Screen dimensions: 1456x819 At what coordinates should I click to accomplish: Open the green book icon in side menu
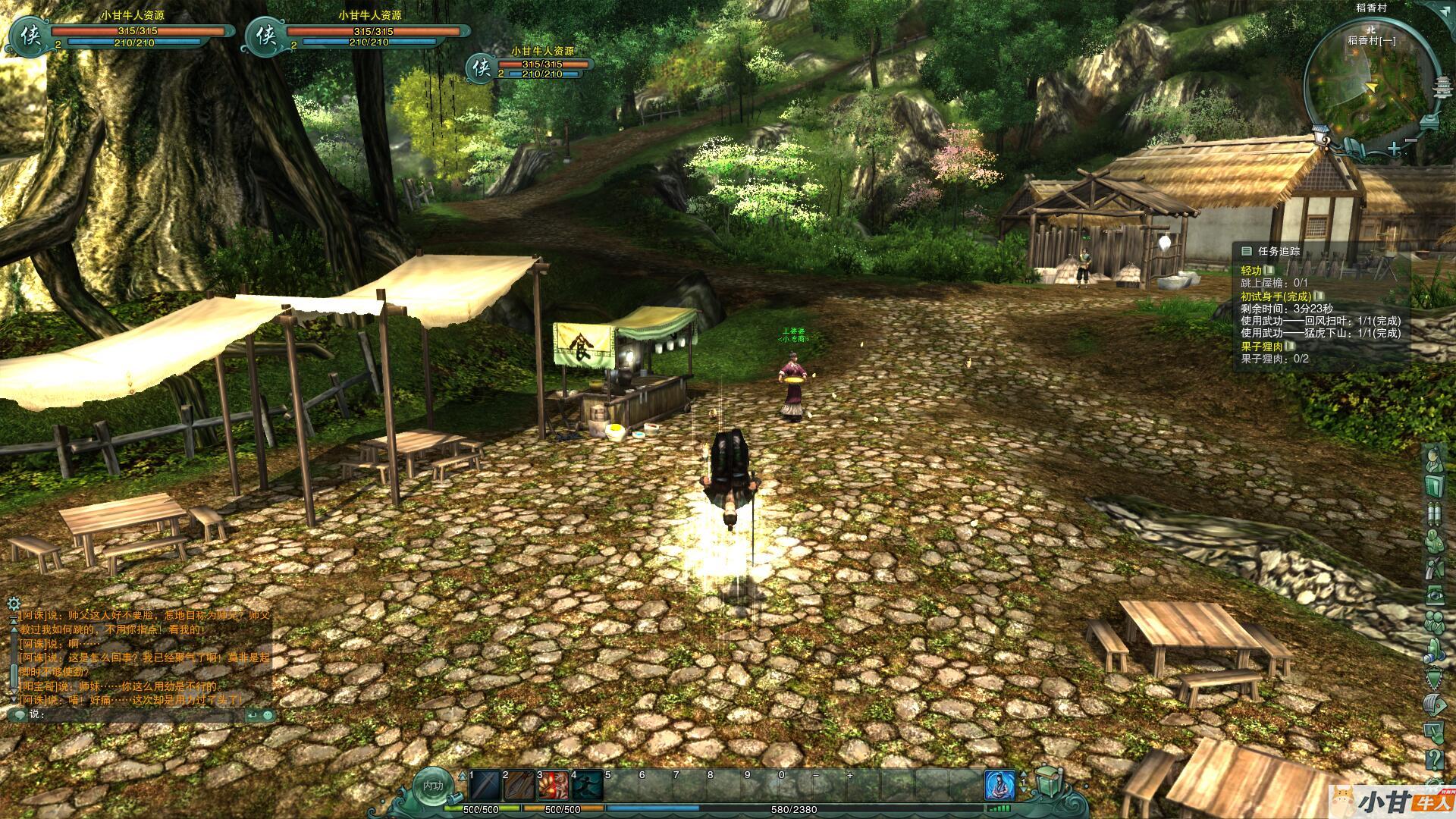[x=1433, y=485]
